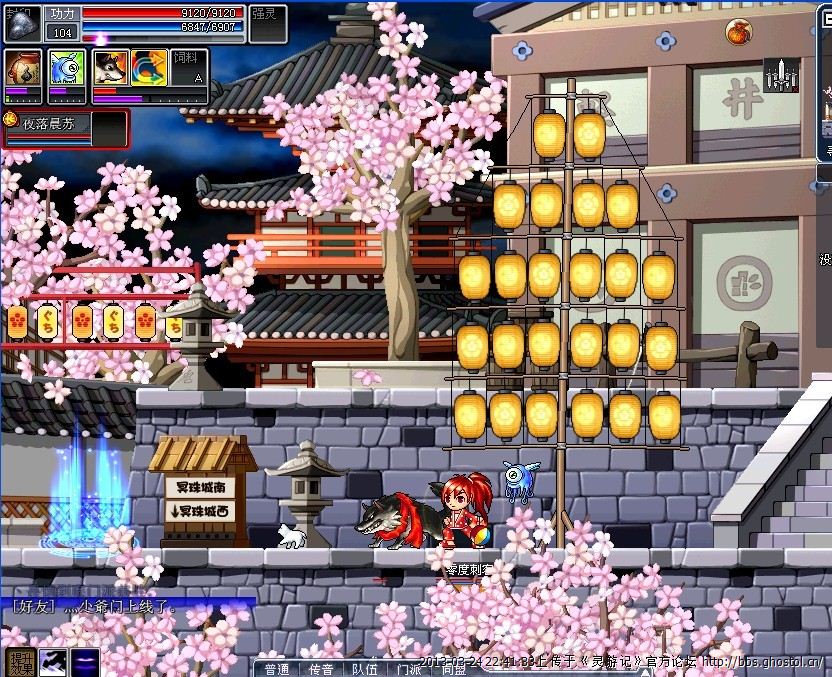The width and height of the screenshot is (832, 677).
Task: Click the purple glow icon under the chat
Action: [x=85, y=660]
